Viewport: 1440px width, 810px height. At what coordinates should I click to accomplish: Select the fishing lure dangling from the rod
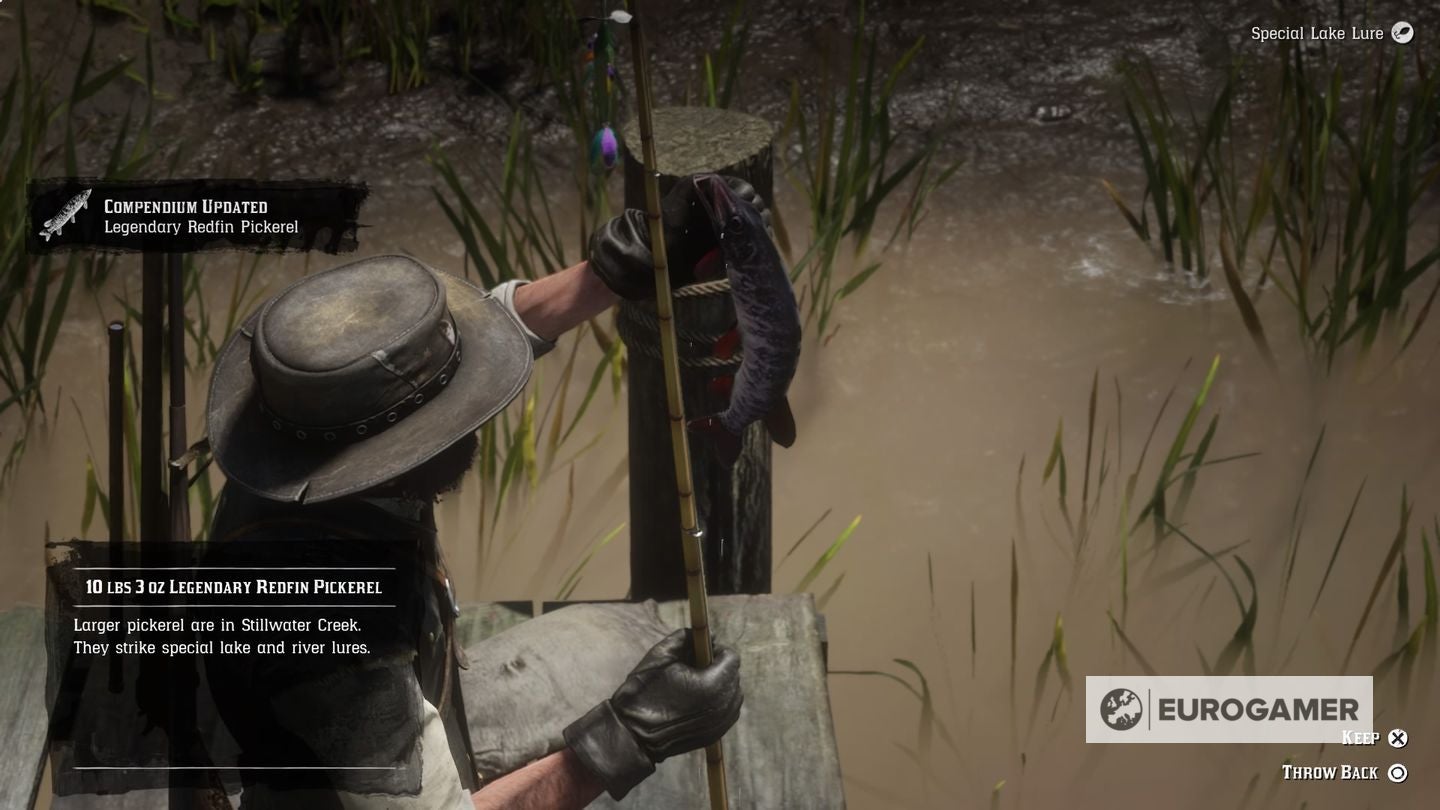(604, 140)
